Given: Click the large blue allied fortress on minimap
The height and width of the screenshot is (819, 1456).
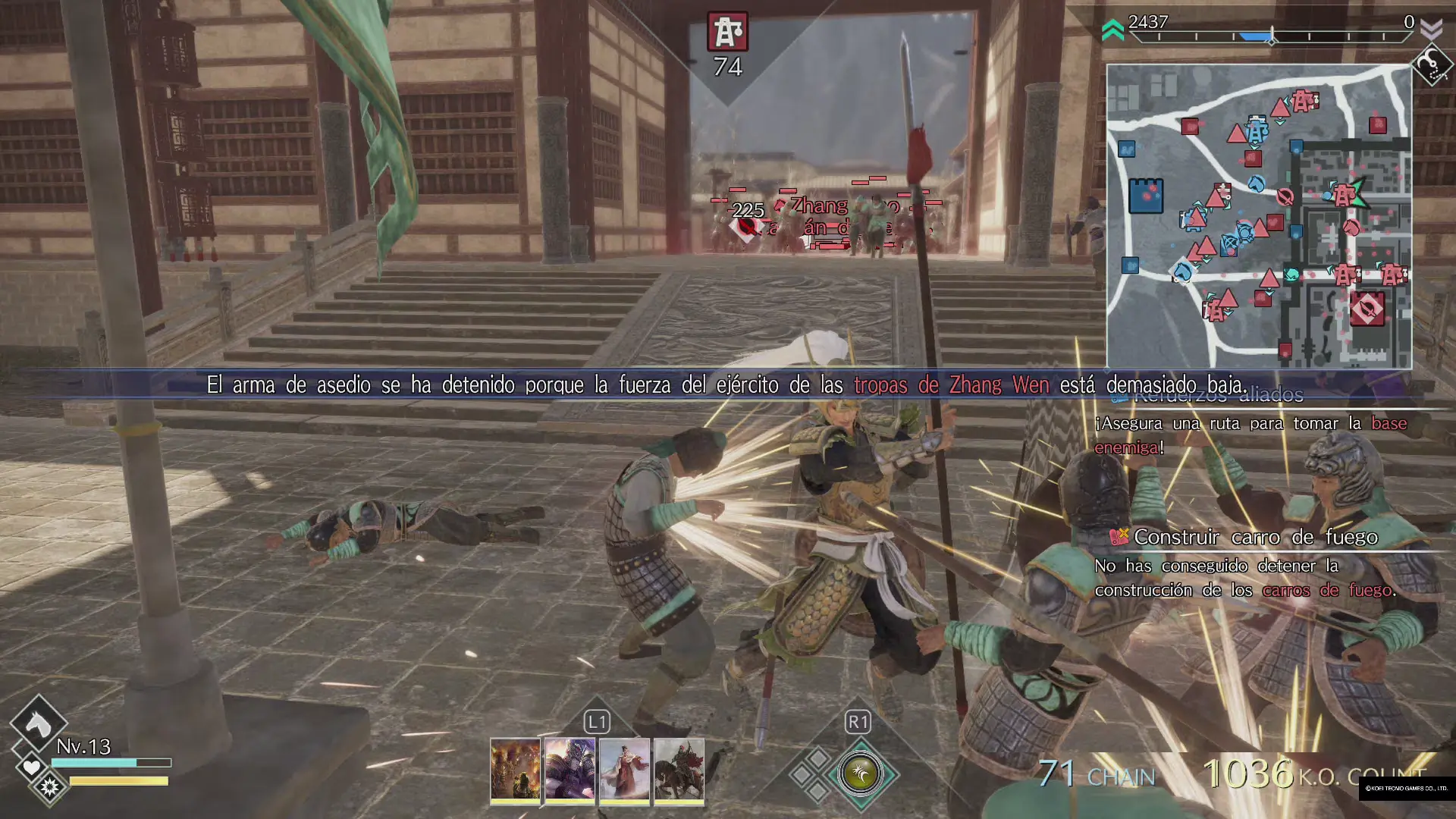Looking at the screenshot, I should coord(1145,196).
